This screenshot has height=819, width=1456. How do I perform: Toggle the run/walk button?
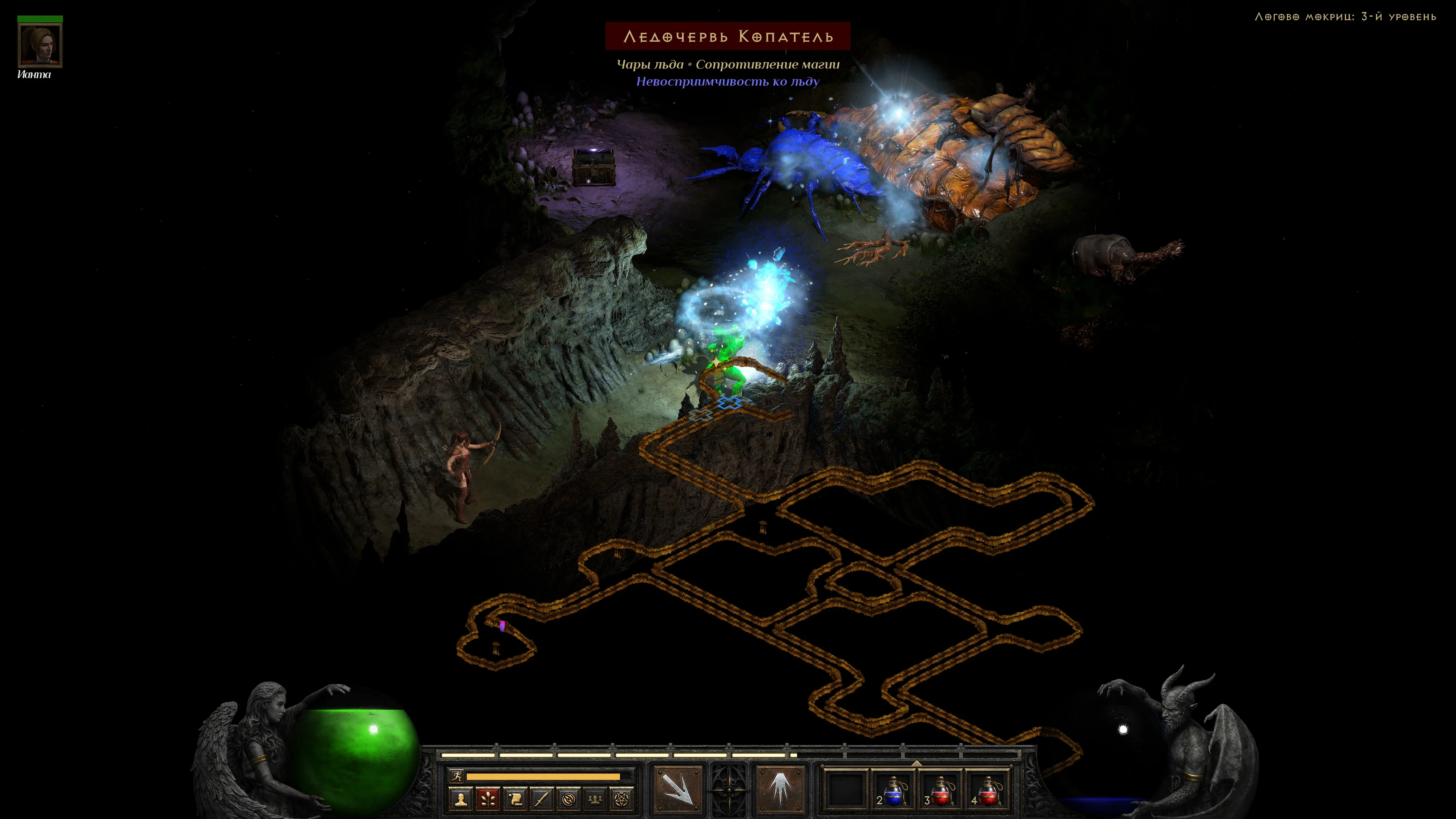tap(457, 776)
